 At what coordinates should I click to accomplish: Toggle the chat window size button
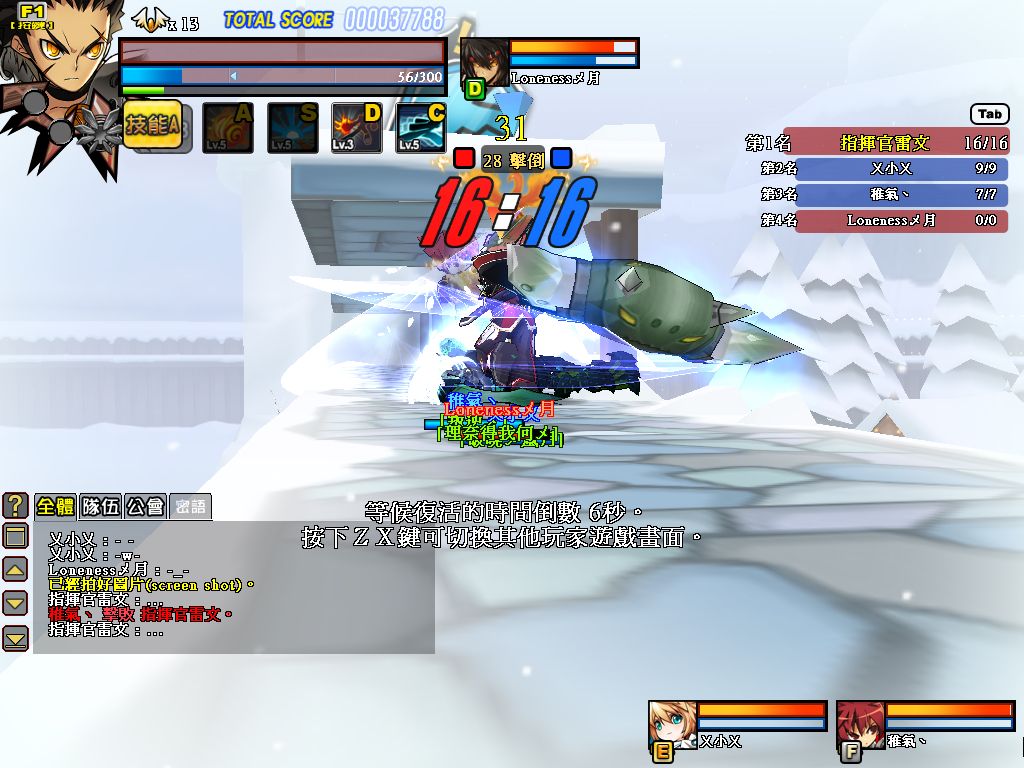pos(15,536)
